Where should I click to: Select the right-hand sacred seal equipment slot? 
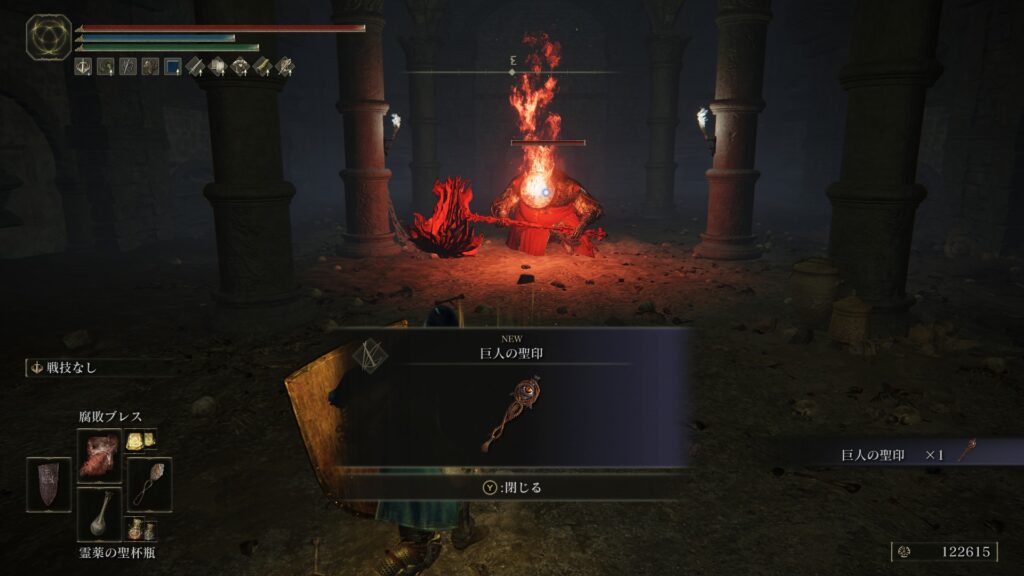(149, 484)
